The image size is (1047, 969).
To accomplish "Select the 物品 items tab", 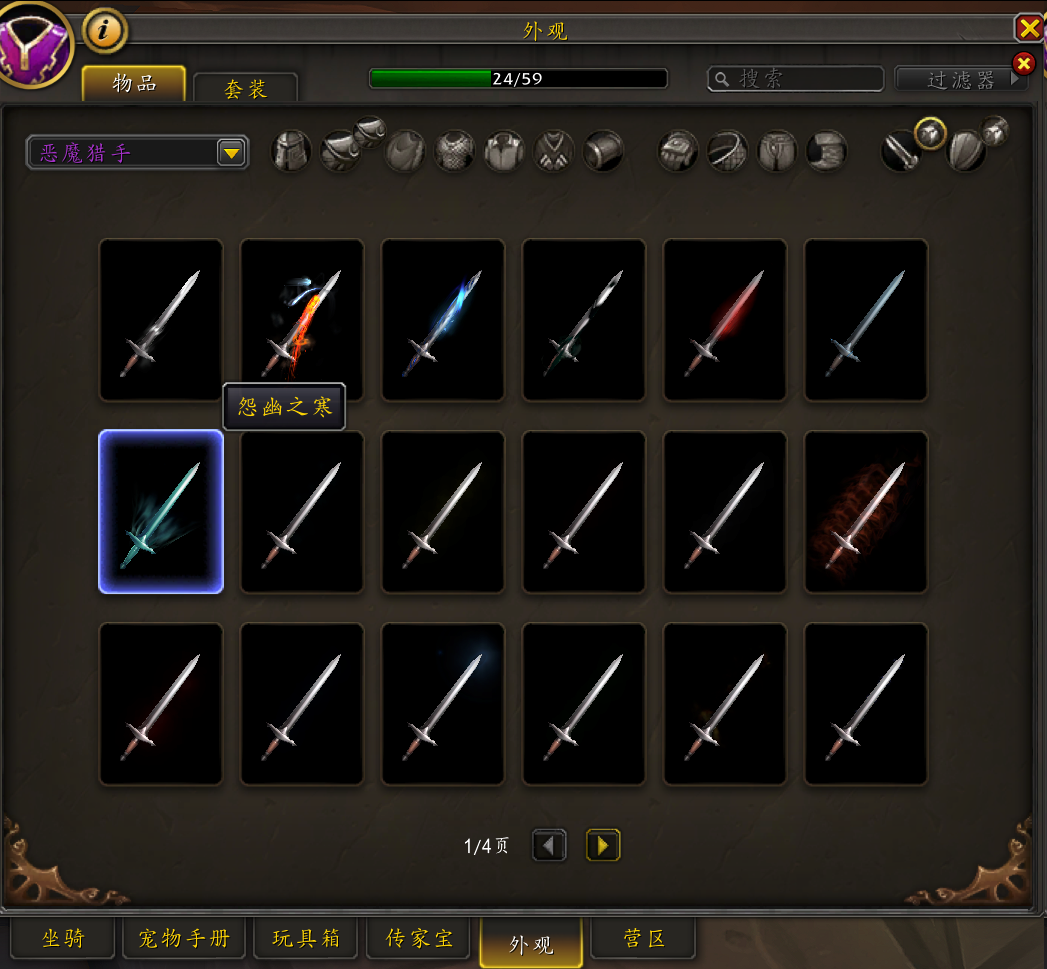I will (x=134, y=83).
